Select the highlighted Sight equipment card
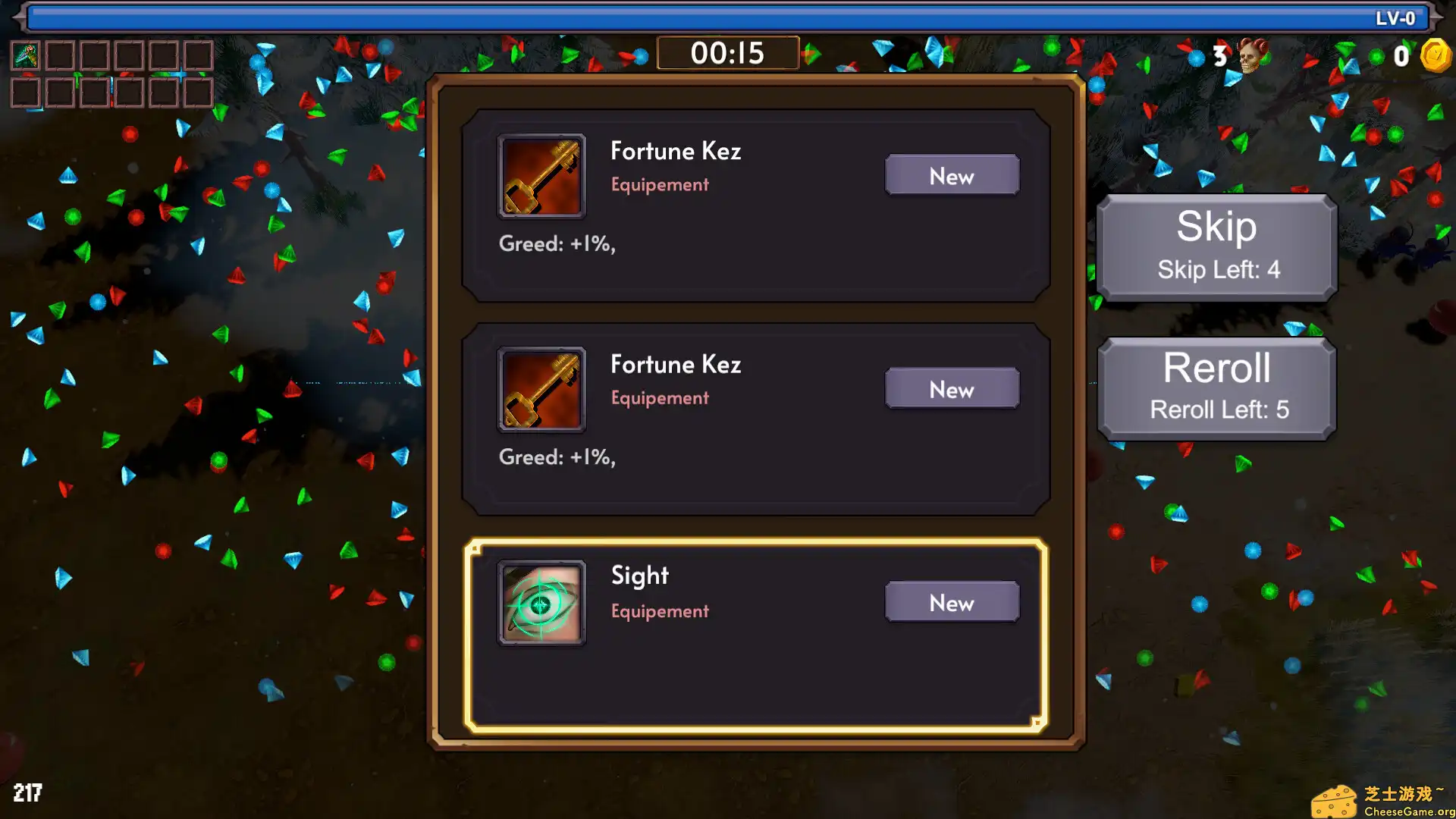 (756, 632)
